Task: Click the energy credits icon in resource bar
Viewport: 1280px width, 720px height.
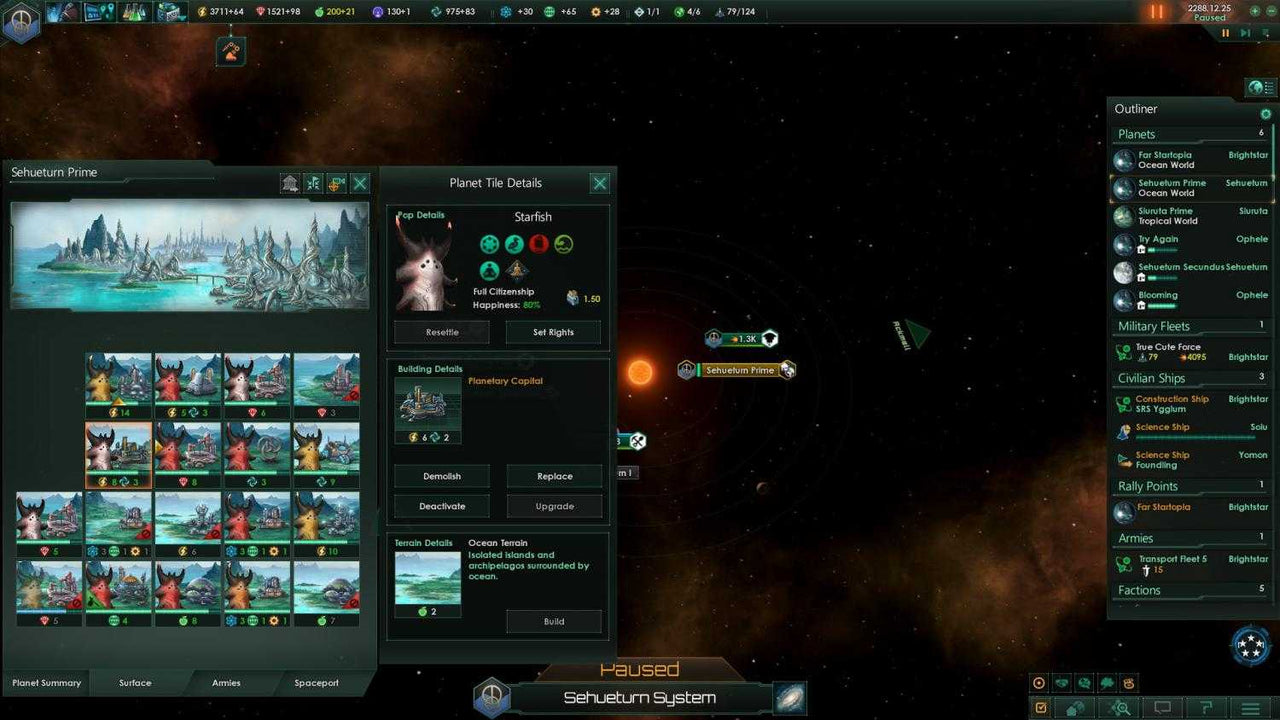Action: (202, 11)
